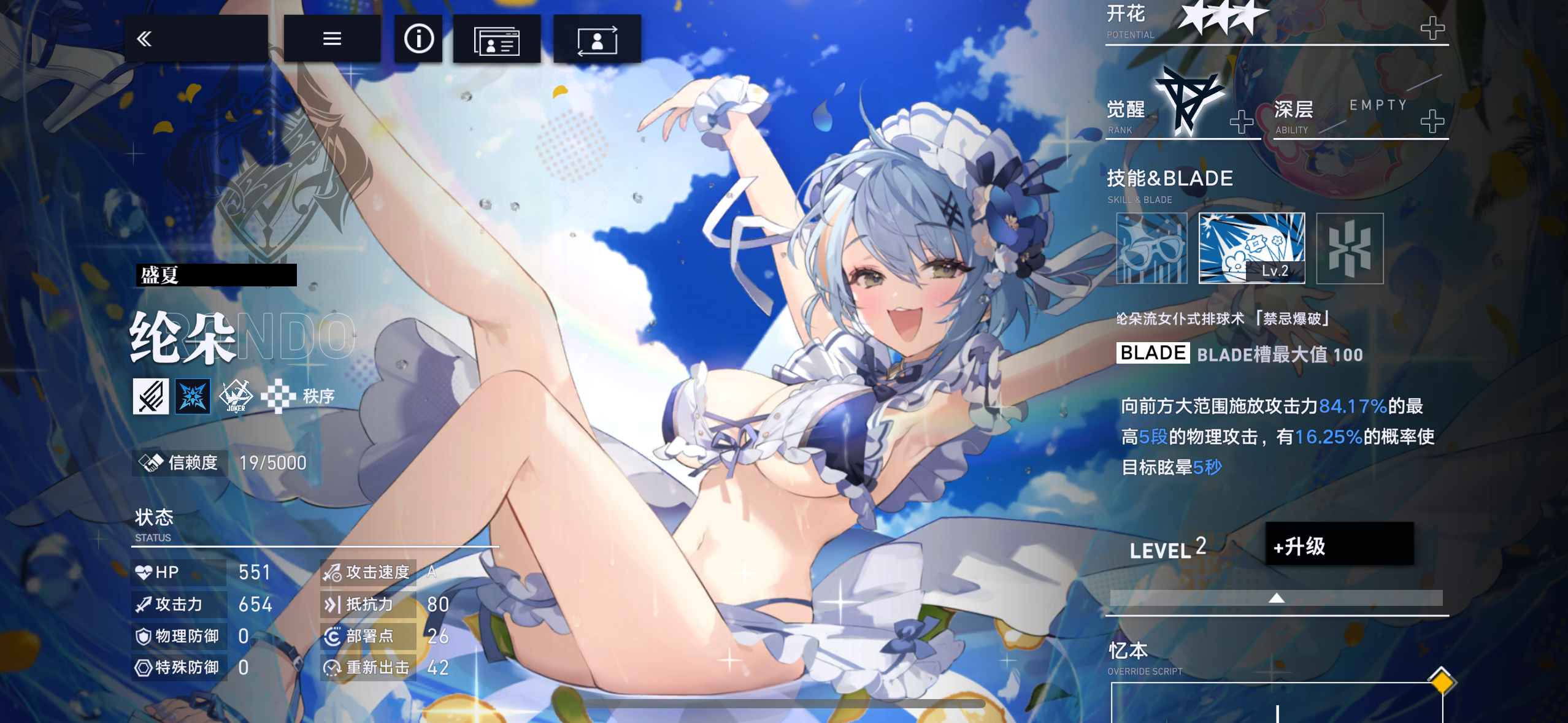The height and width of the screenshot is (723, 1568).
Task: Open the character switch icon
Action: pos(596,38)
